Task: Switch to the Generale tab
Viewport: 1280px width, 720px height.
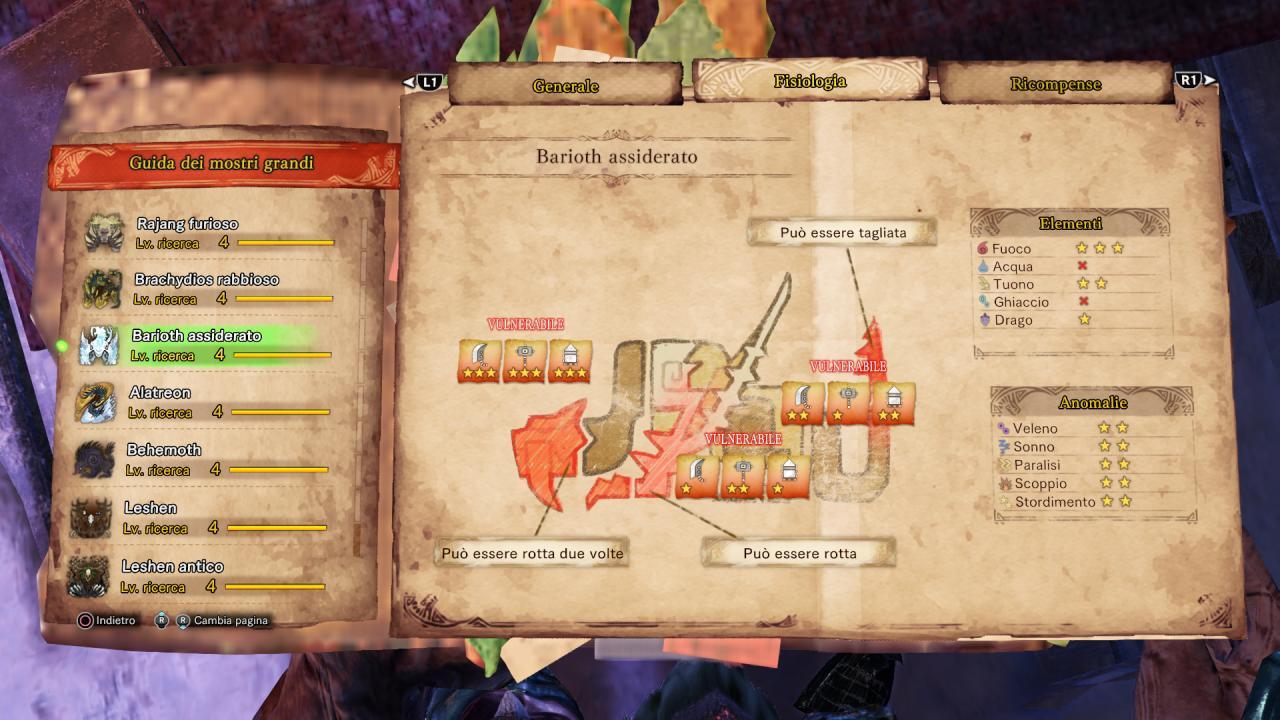Action: point(565,86)
